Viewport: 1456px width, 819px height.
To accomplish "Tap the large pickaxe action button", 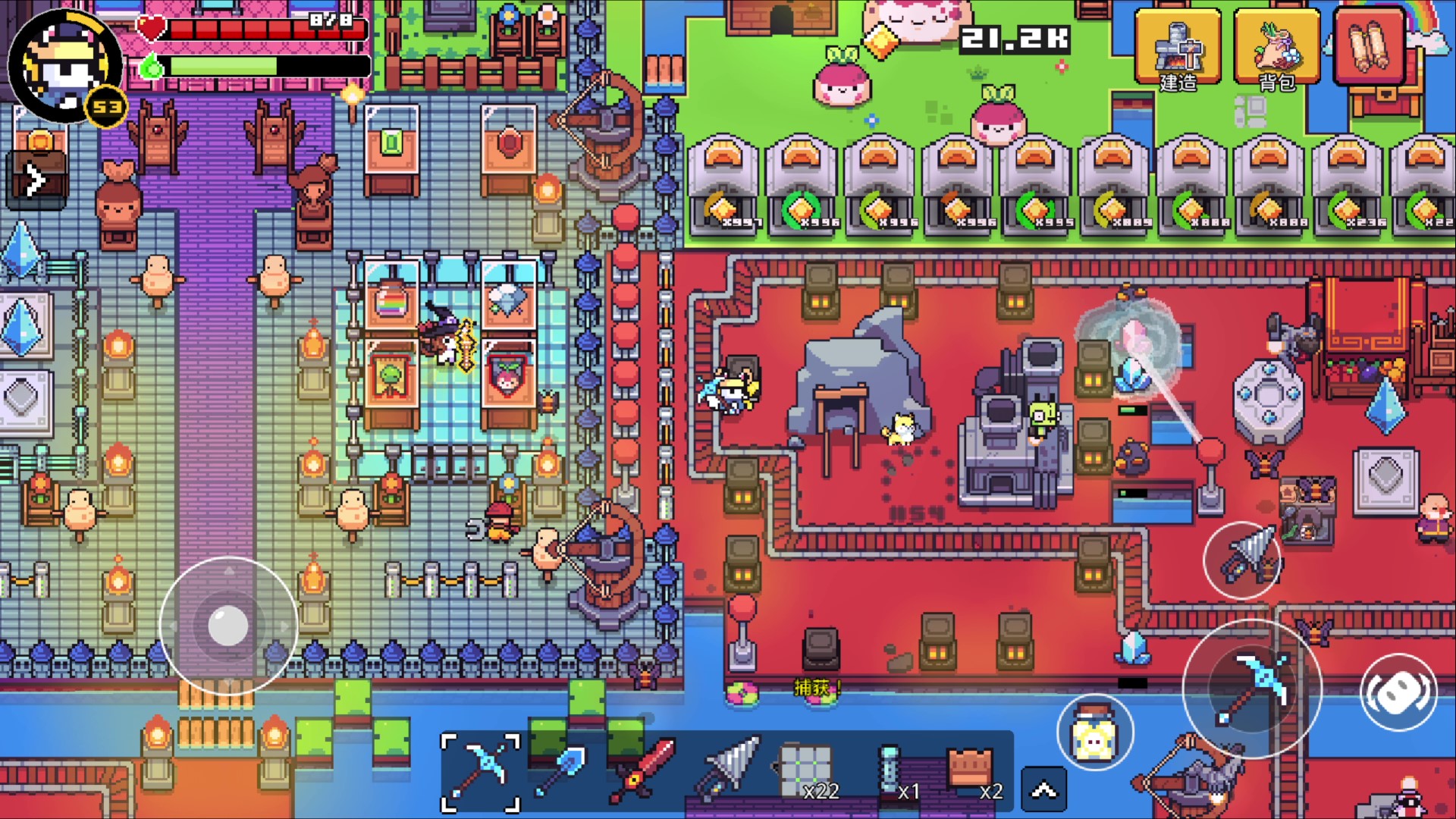I will tap(1253, 687).
